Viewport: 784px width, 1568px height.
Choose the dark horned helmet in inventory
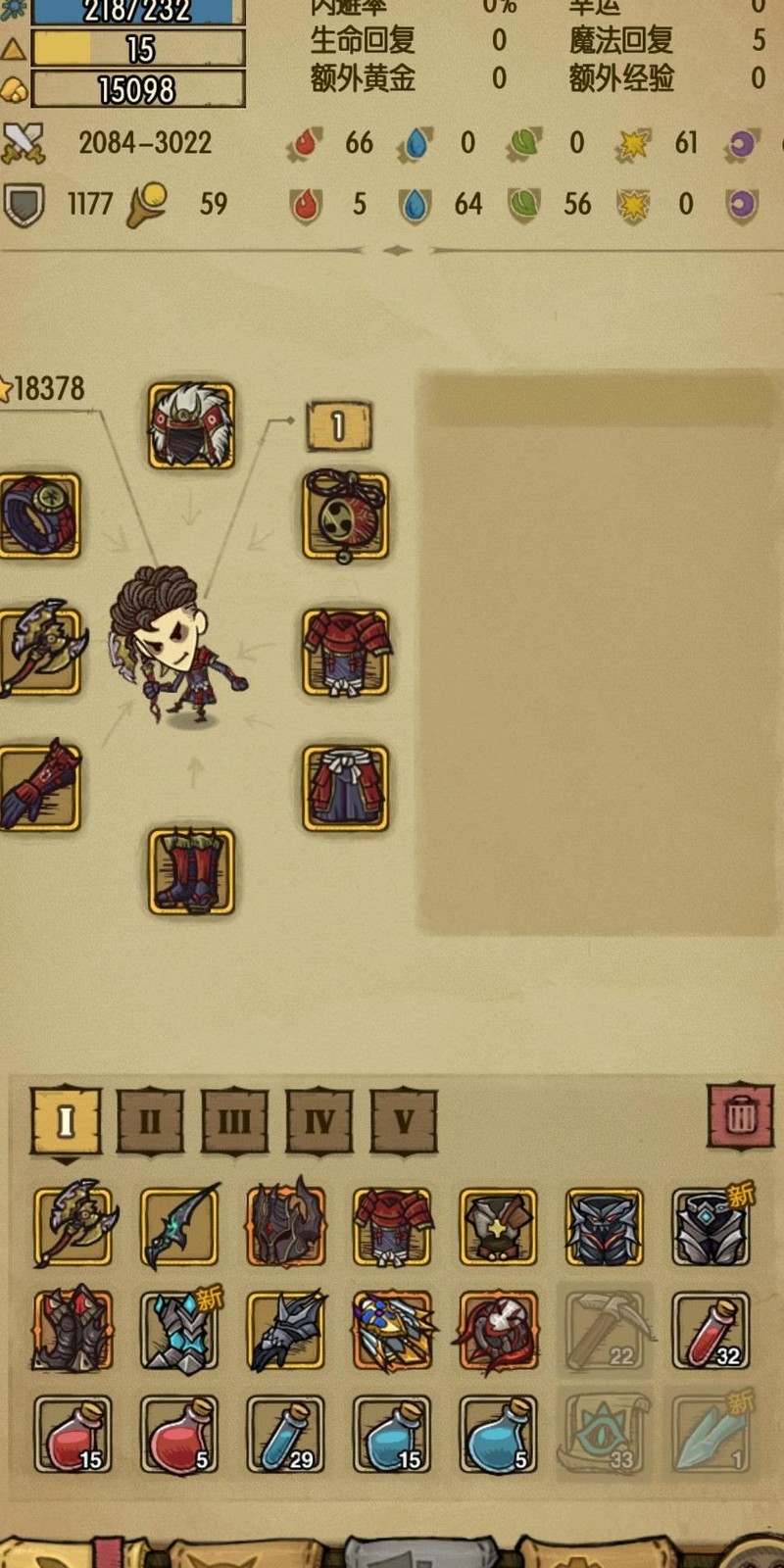285,1225
